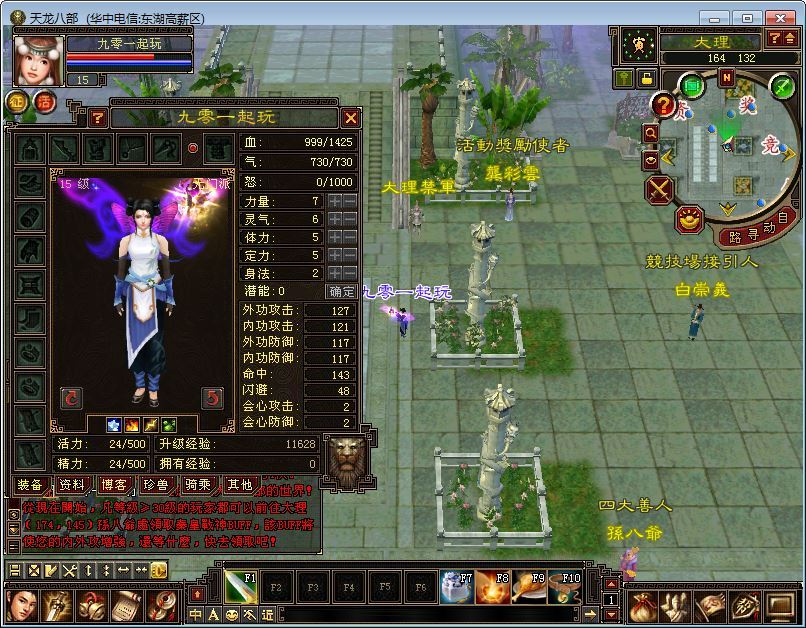Add a point to 力量 strength
The height and width of the screenshot is (628, 806).
tap(335, 201)
